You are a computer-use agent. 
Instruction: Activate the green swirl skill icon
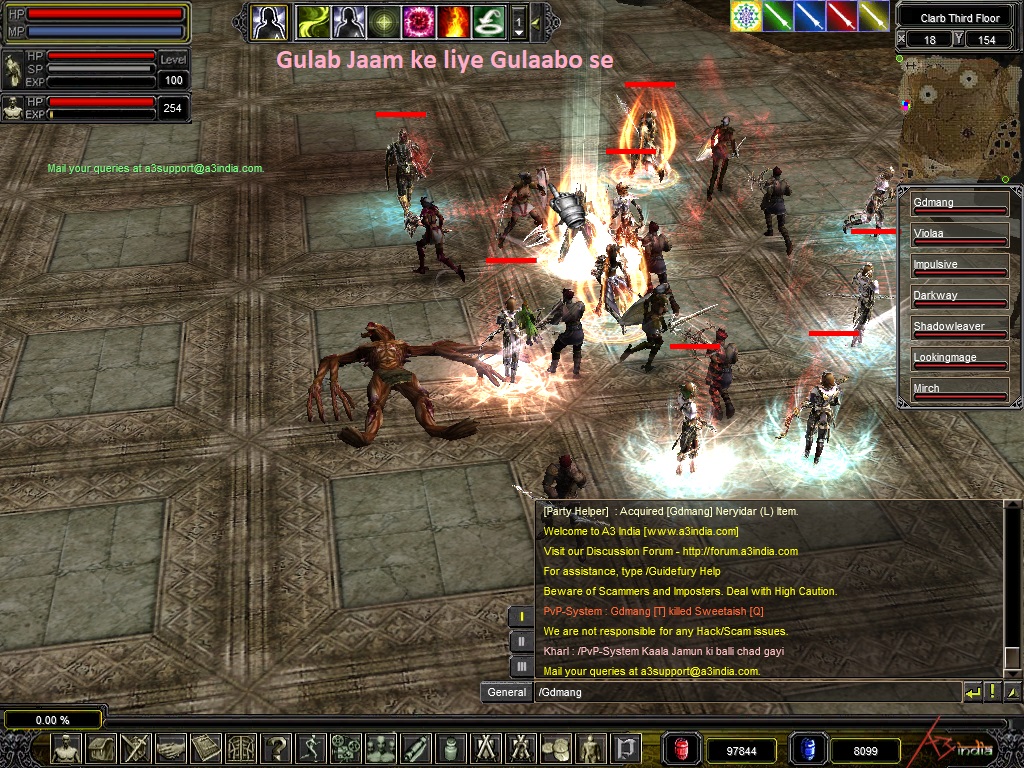coord(313,20)
